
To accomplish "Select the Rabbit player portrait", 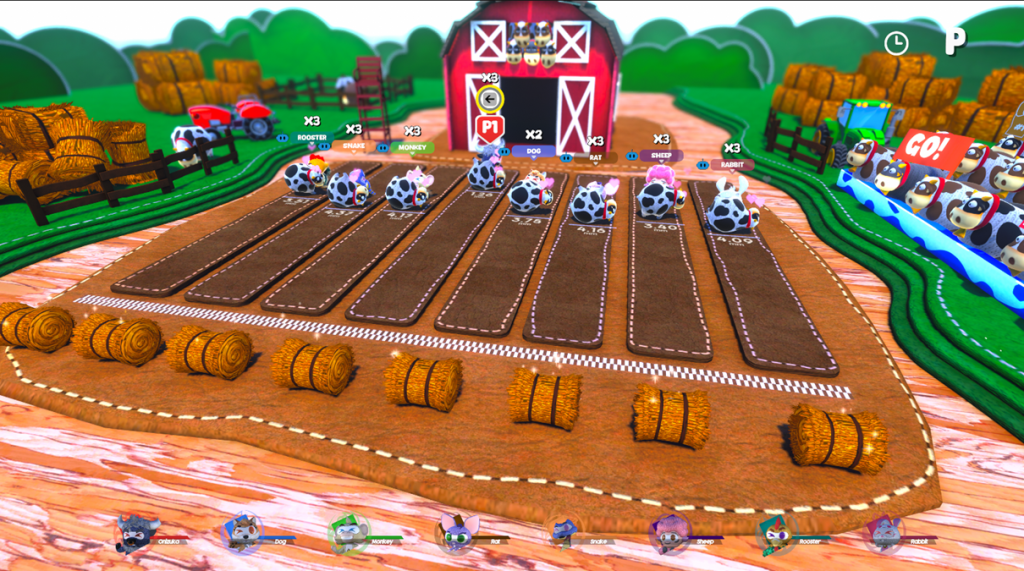I will [x=884, y=534].
